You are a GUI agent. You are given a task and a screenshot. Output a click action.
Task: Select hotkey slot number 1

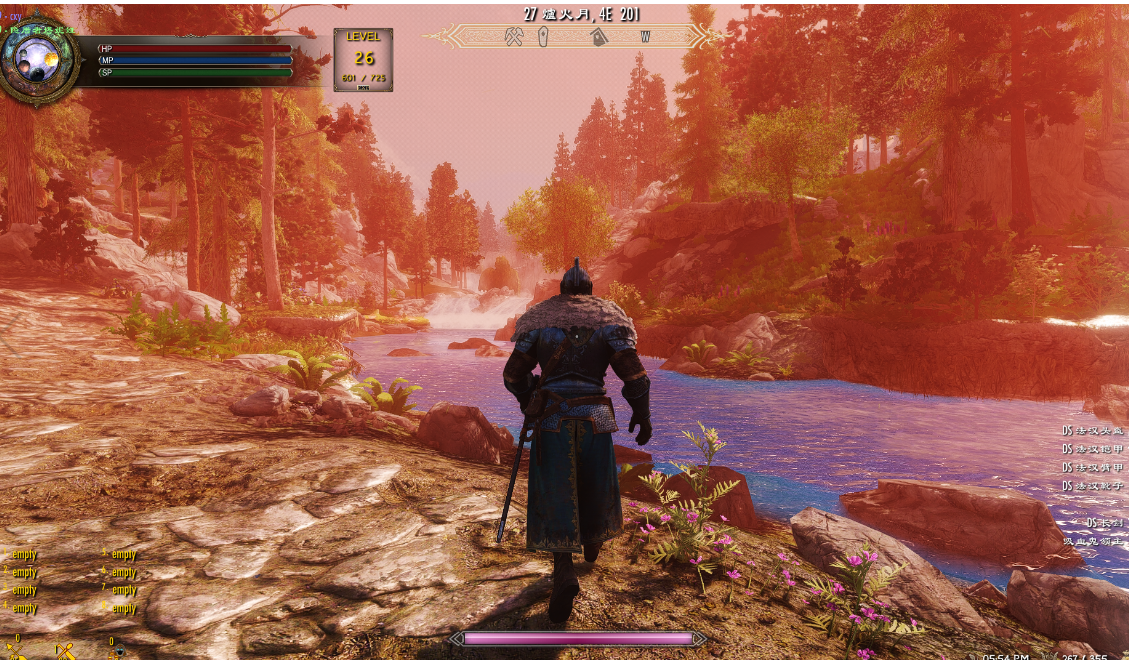[x=21, y=554]
